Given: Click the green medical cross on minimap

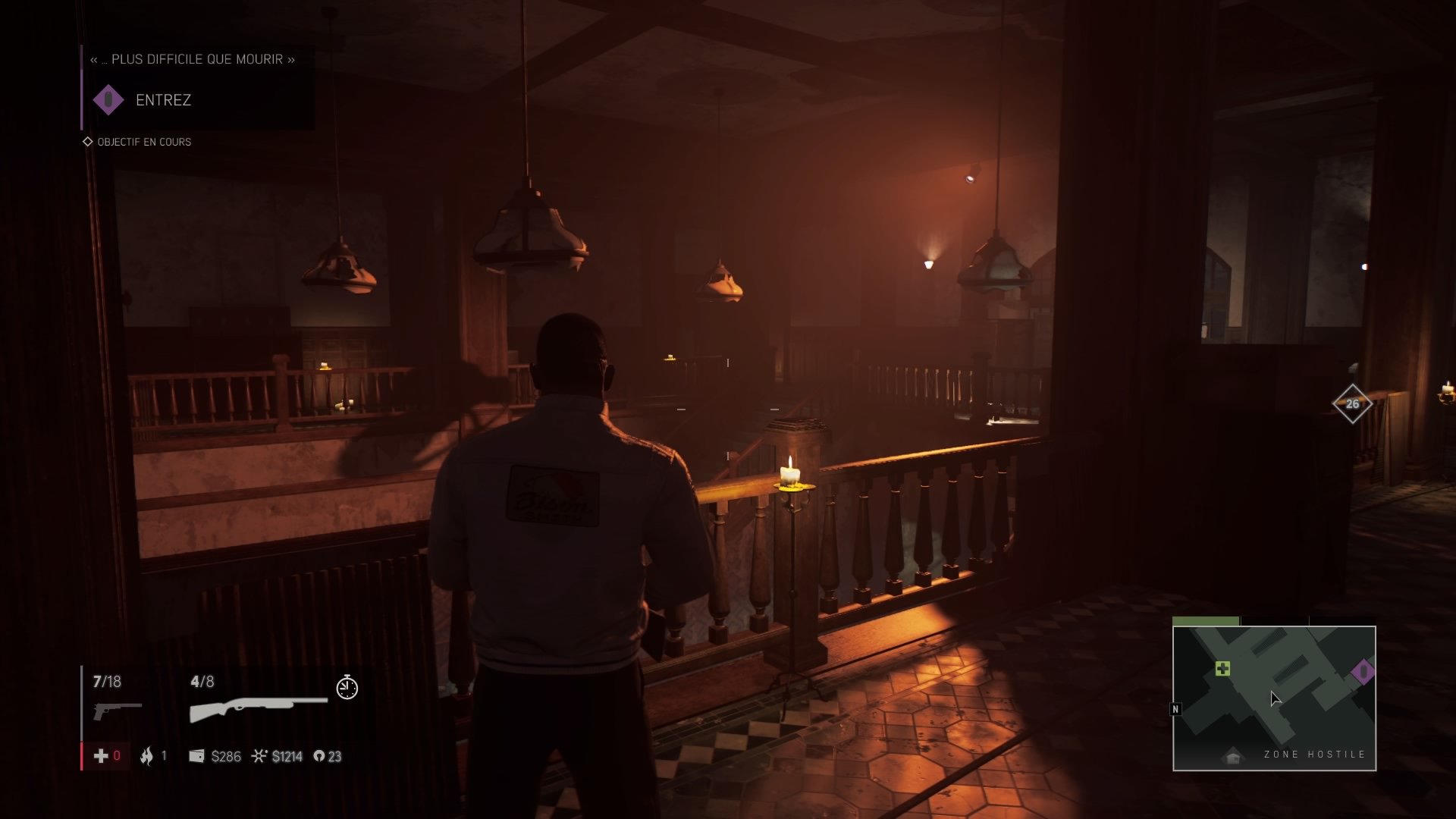Looking at the screenshot, I should tap(1222, 668).
